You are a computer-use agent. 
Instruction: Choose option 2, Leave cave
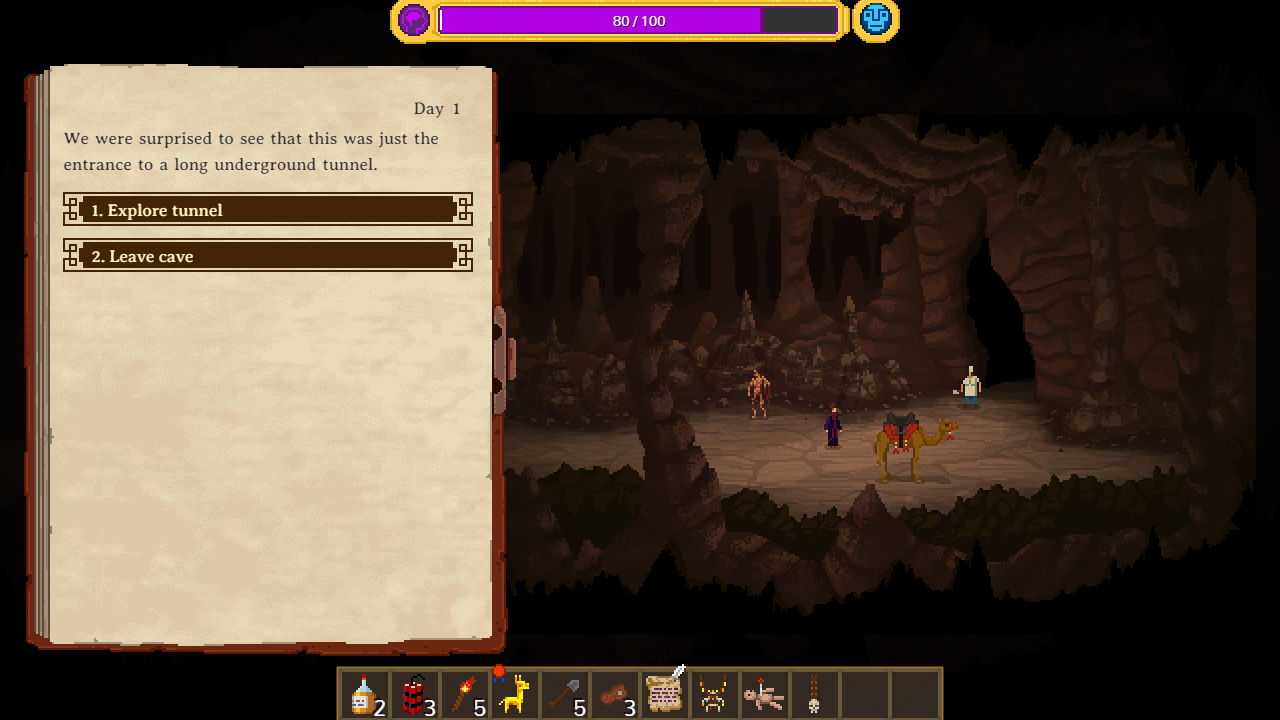click(x=267, y=256)
